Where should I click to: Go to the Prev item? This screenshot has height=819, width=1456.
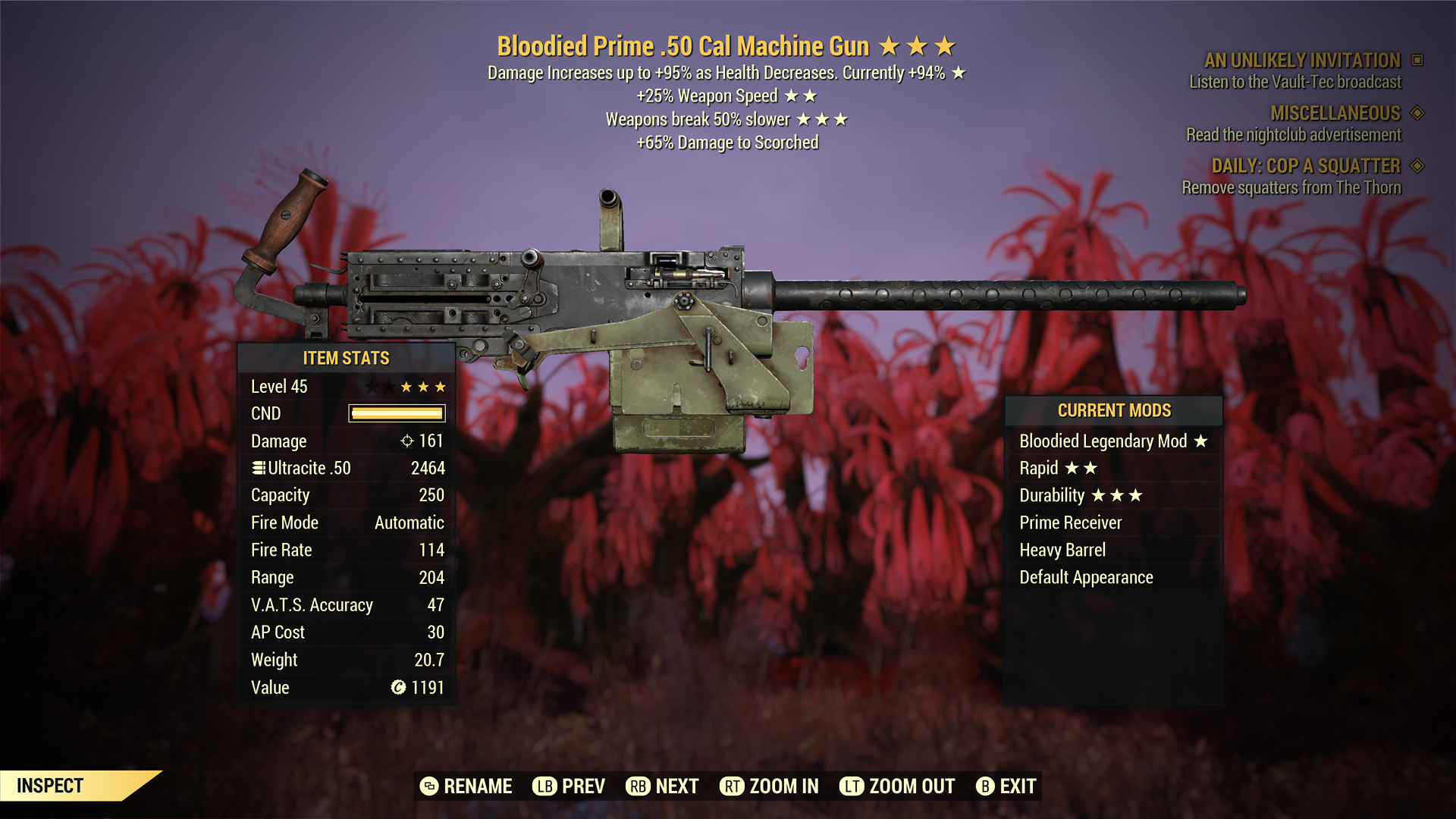(x=569, y=786)
